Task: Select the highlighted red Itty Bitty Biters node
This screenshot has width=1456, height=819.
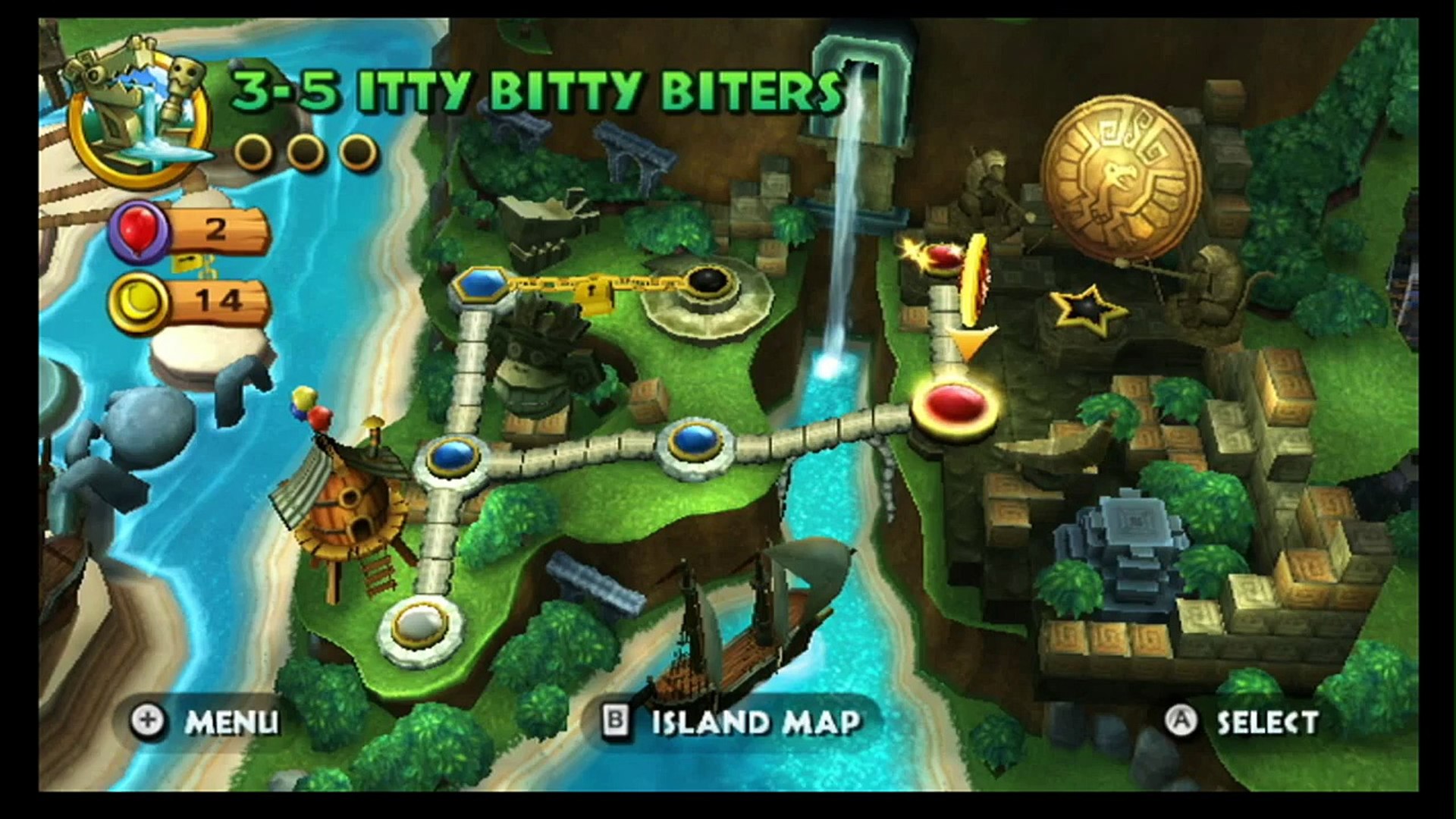Action: [x=954, y=402]
